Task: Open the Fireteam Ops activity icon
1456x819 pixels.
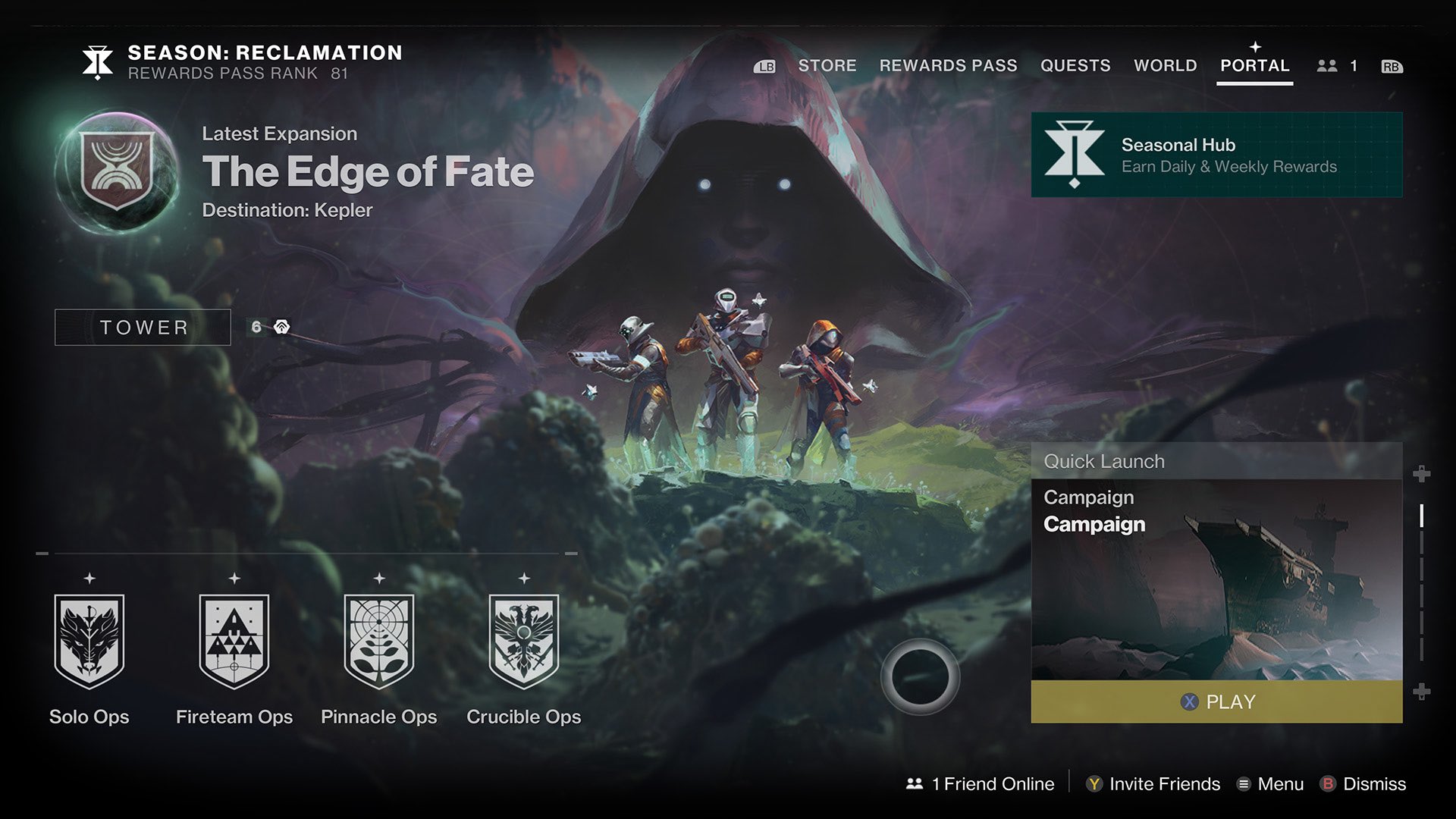Action: (x=234, y=643)
